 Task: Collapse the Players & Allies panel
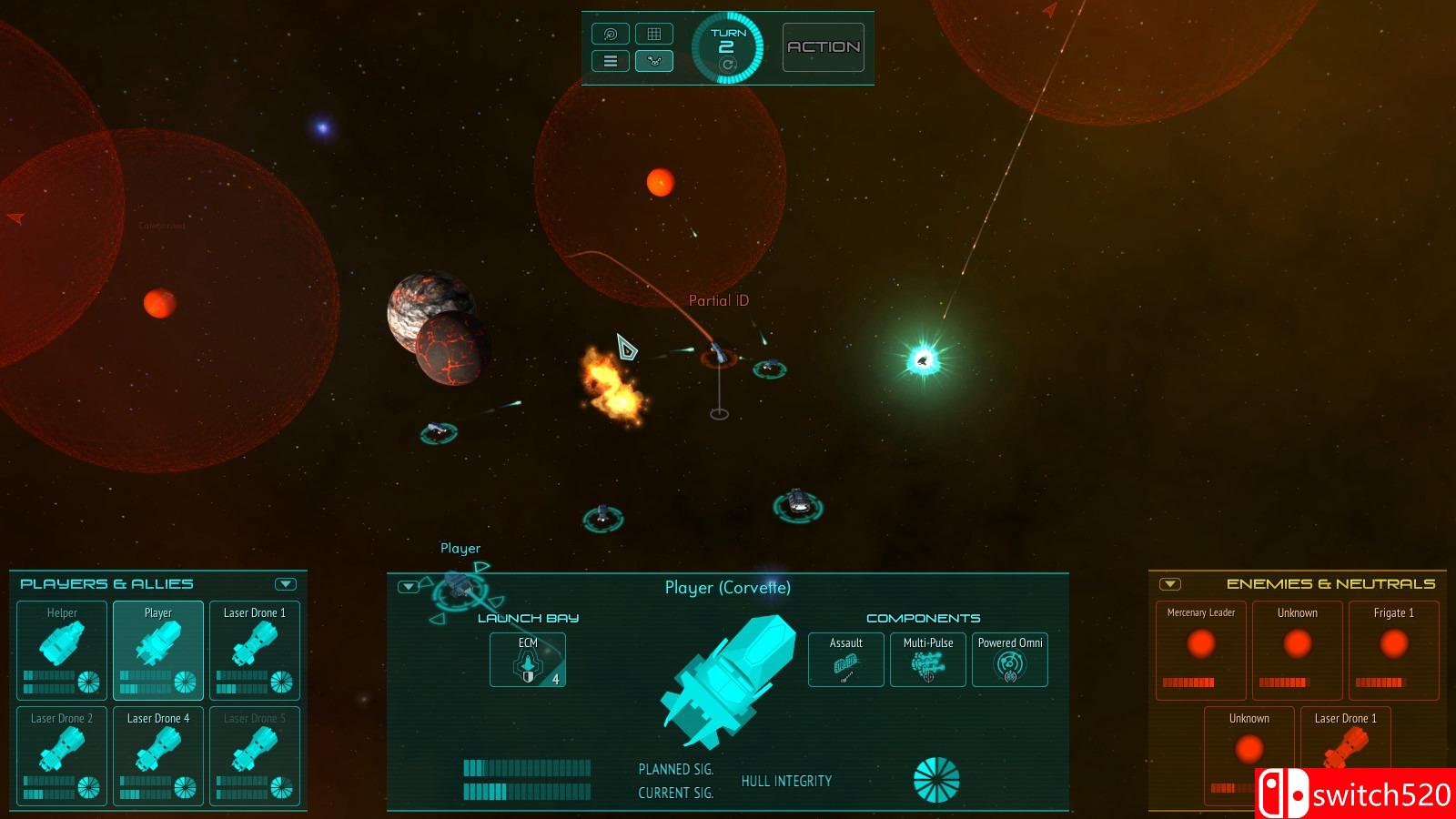286,584
